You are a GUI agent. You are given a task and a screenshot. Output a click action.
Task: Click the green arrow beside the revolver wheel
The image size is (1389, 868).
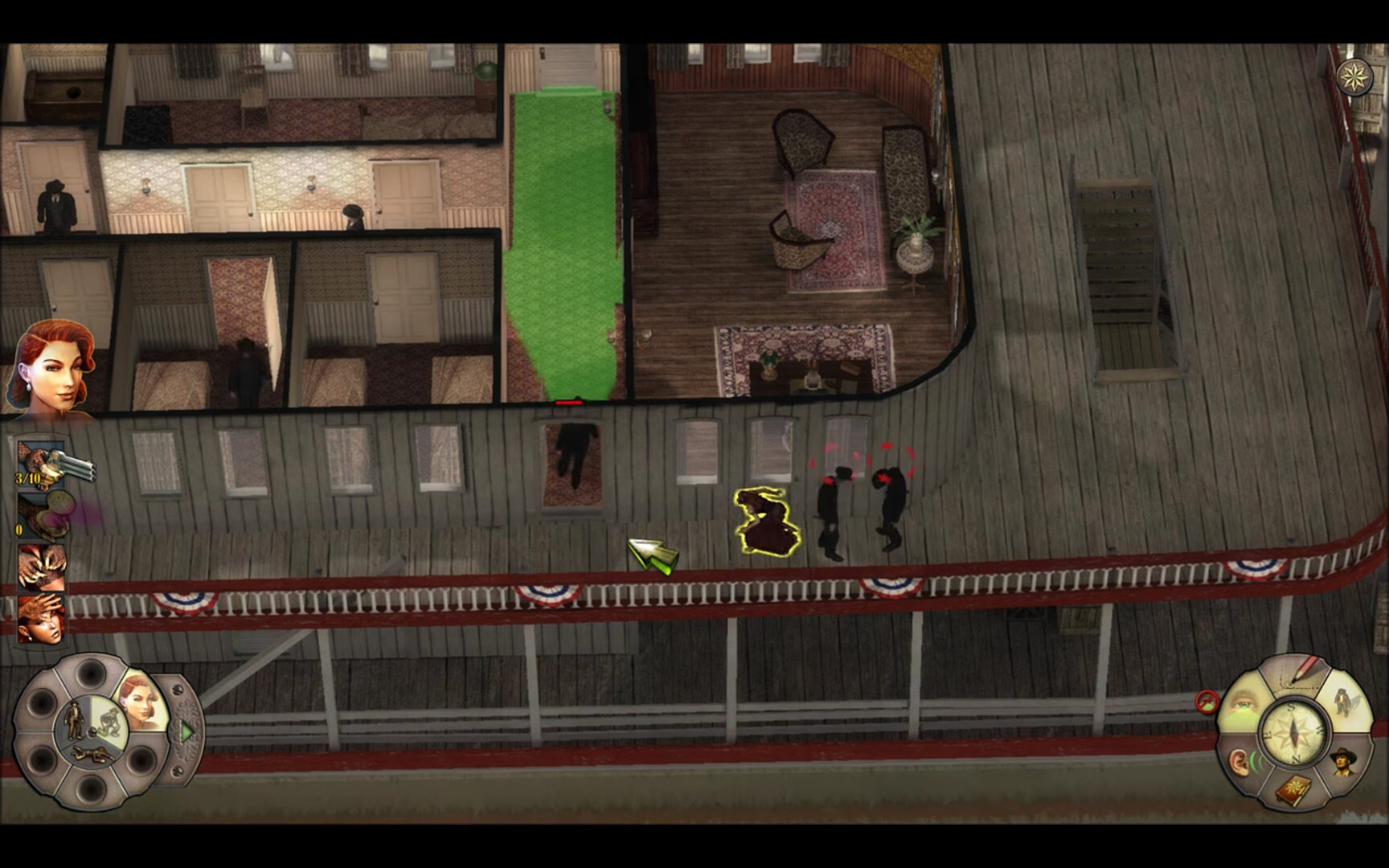[186, 732]
